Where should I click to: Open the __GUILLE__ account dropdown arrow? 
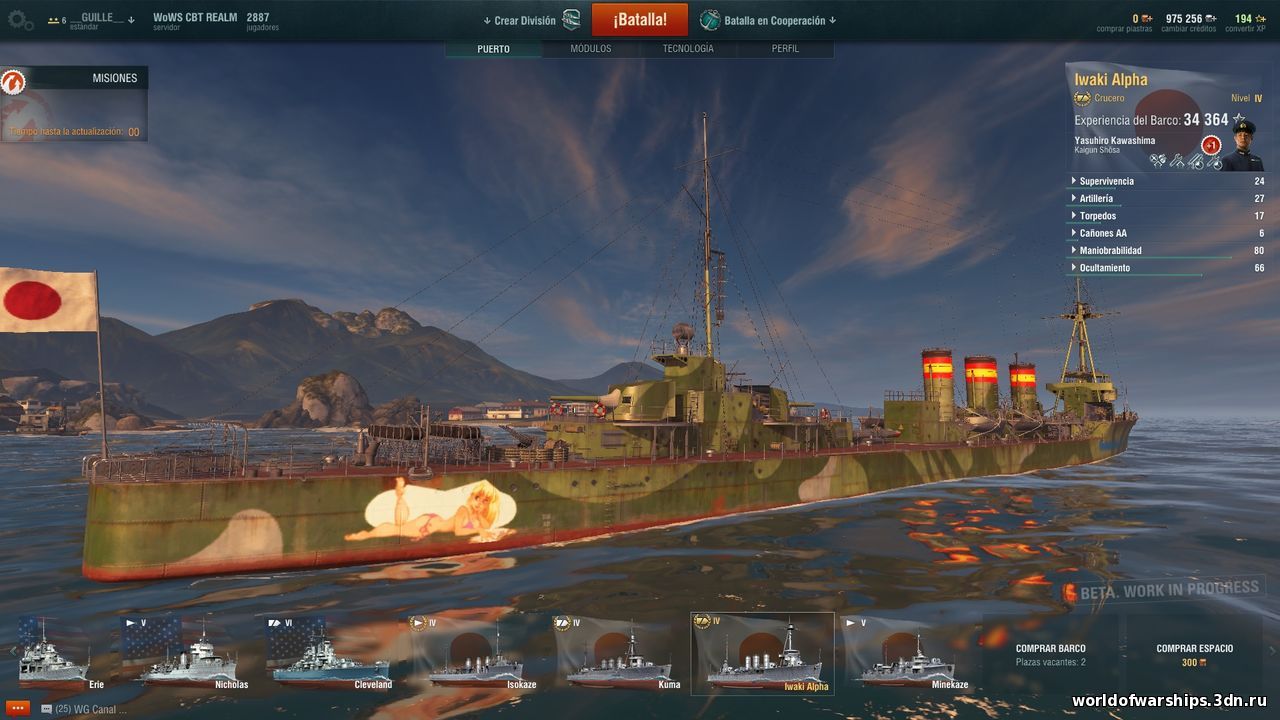131,20
